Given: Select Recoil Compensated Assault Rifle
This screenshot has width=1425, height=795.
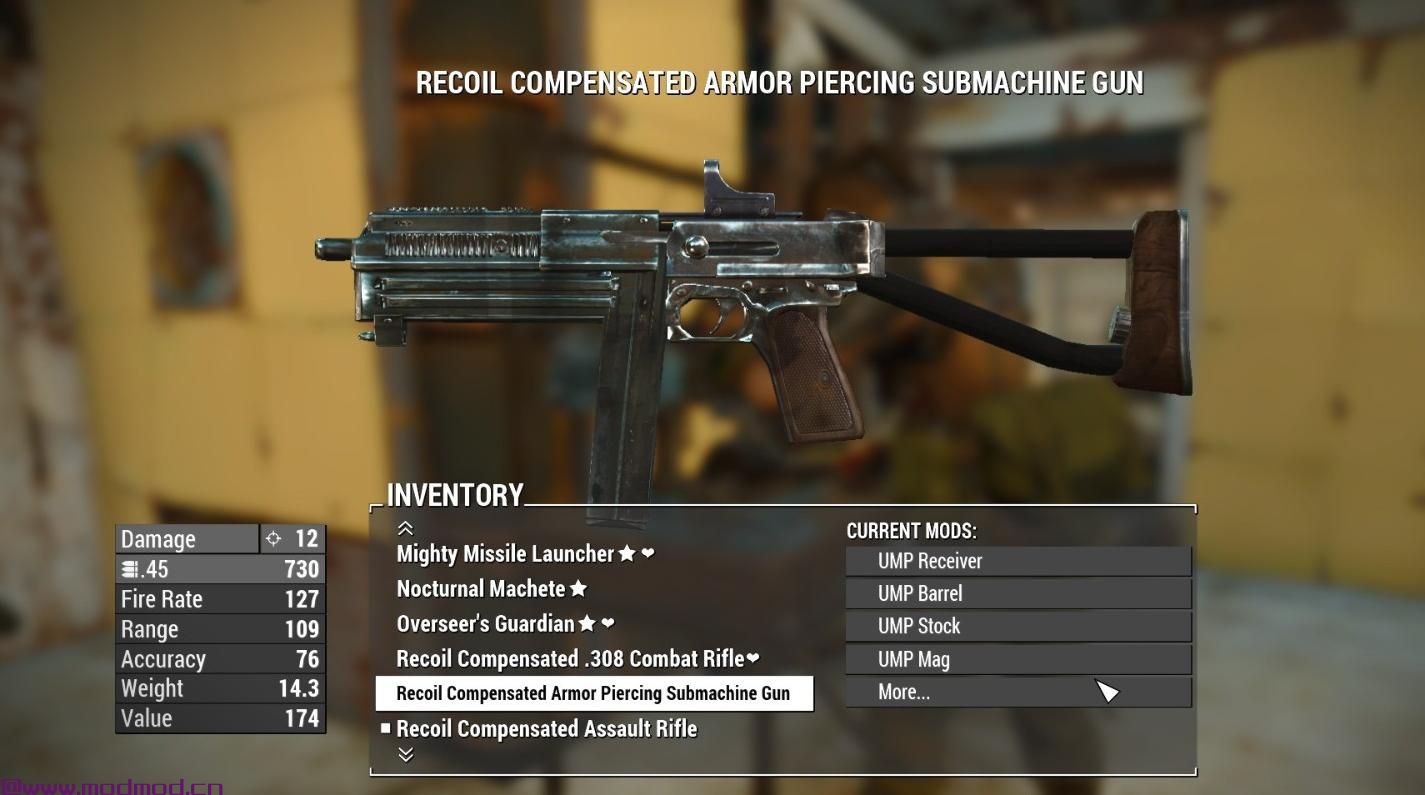Looking at the screenshot, I should pos(546,729).
